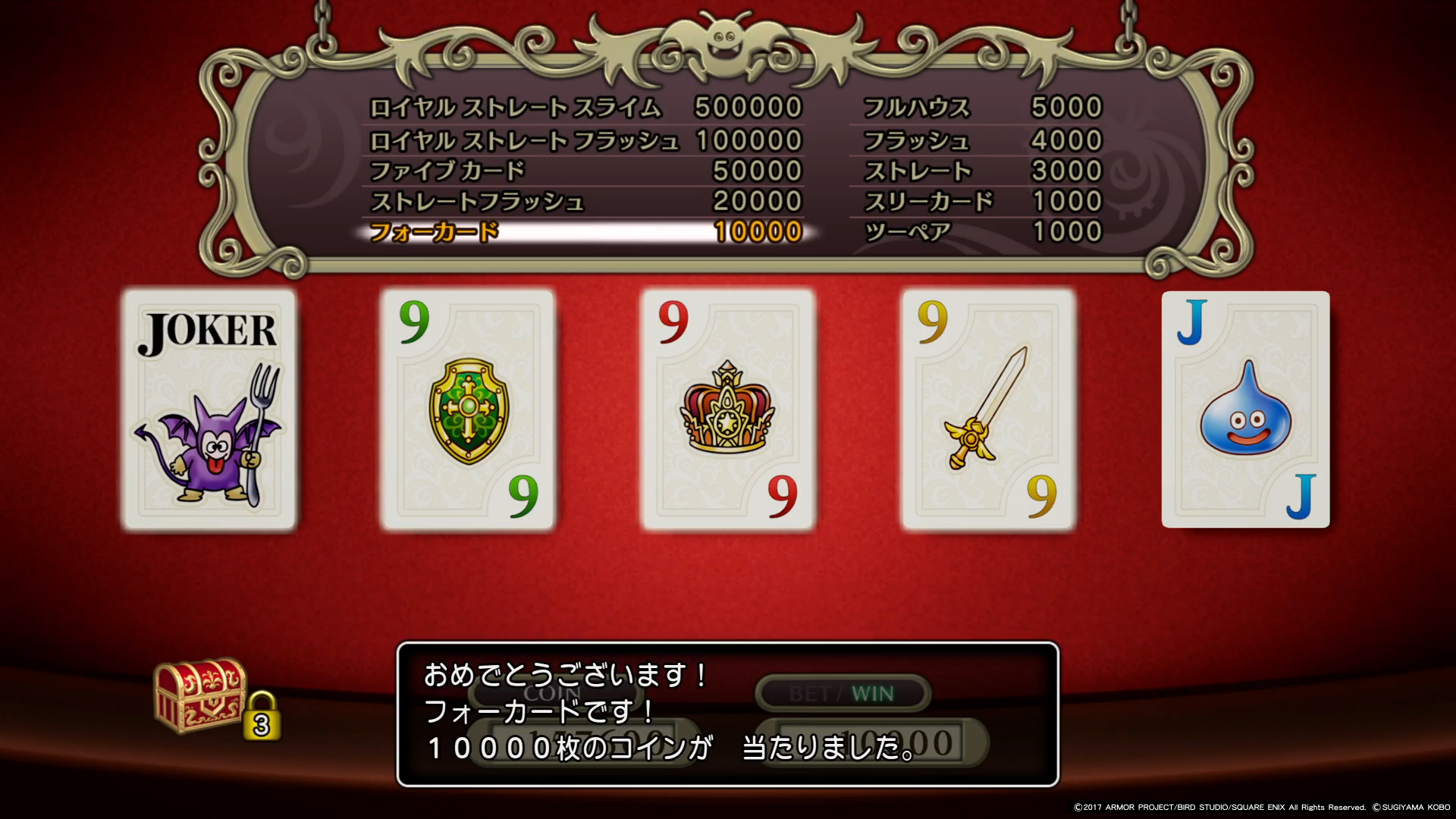Select the Joker card
Viewport: 1456px width, 819px height.
point(209,409)
